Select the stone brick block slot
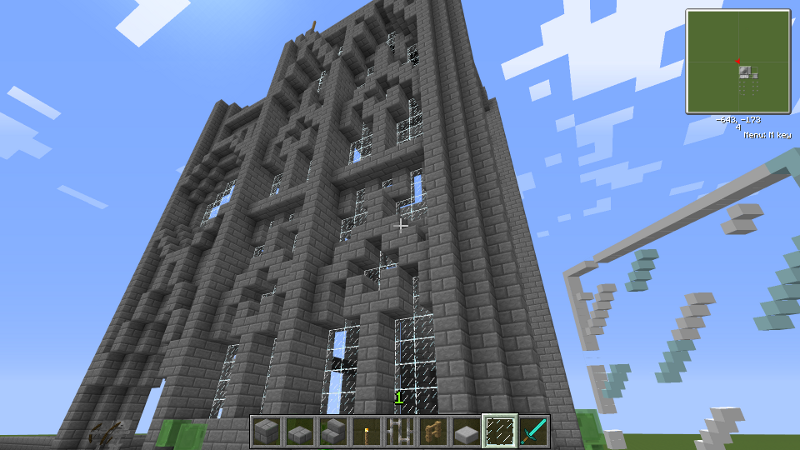Viewport: 800px width, 450px height. tap(266, 432)
